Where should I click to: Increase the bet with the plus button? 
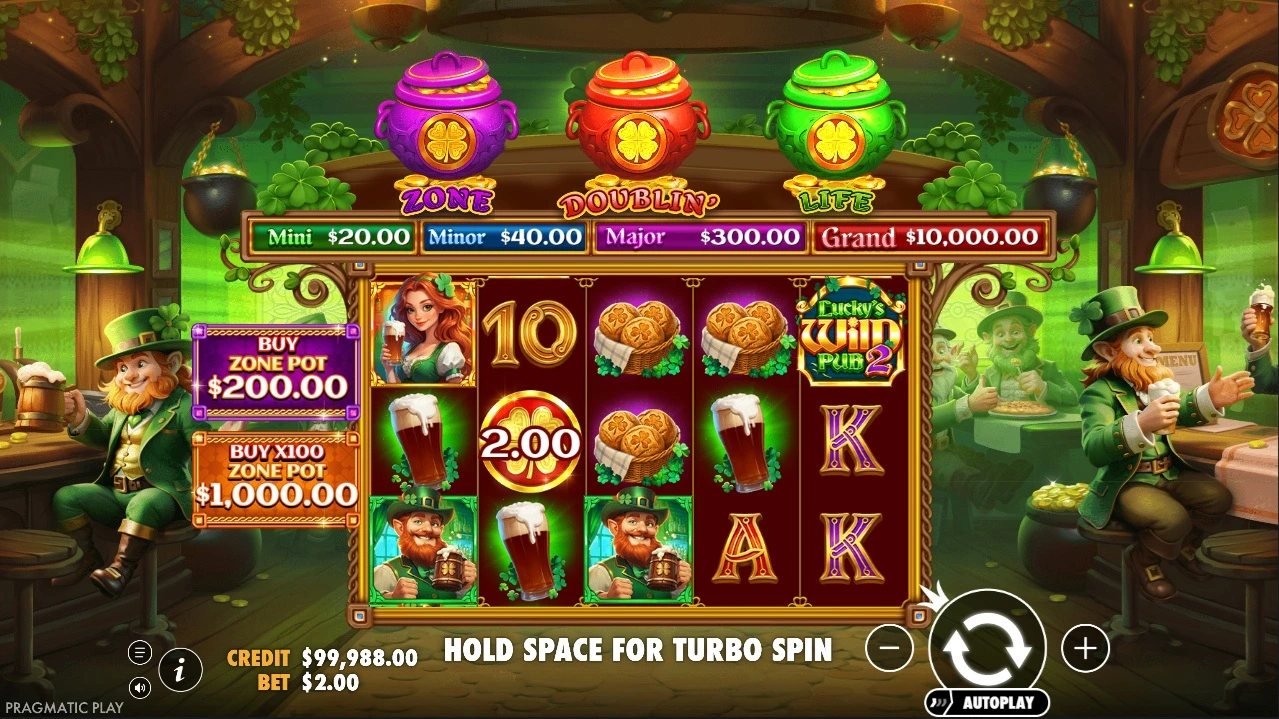[1085, 649]
